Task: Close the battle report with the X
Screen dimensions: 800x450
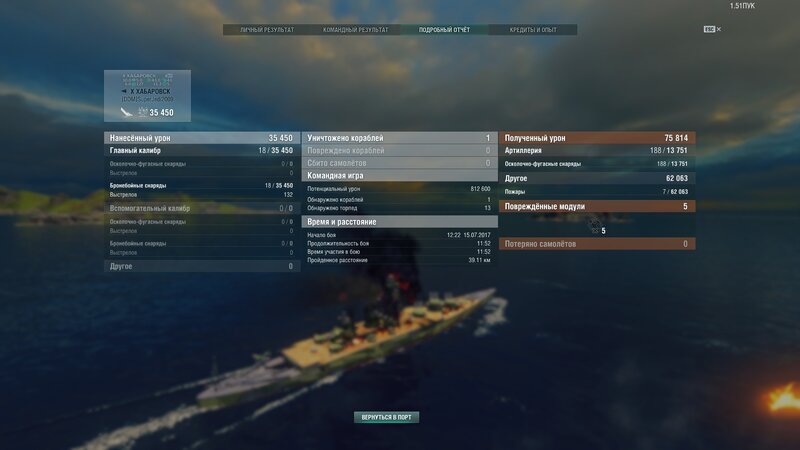Action: tap(718, 30)
